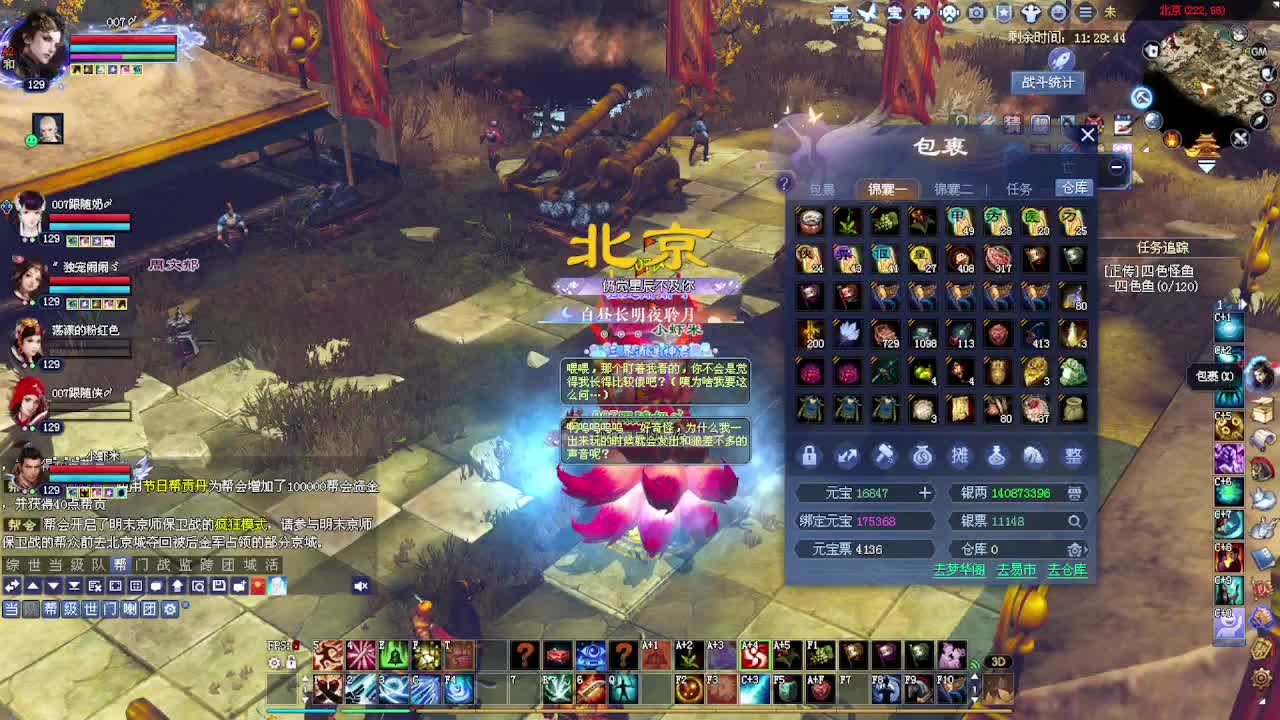Select the first item slot in 锦囊一
The width and height of the screenshot is (1280, 720).
(x=810, y=219)
